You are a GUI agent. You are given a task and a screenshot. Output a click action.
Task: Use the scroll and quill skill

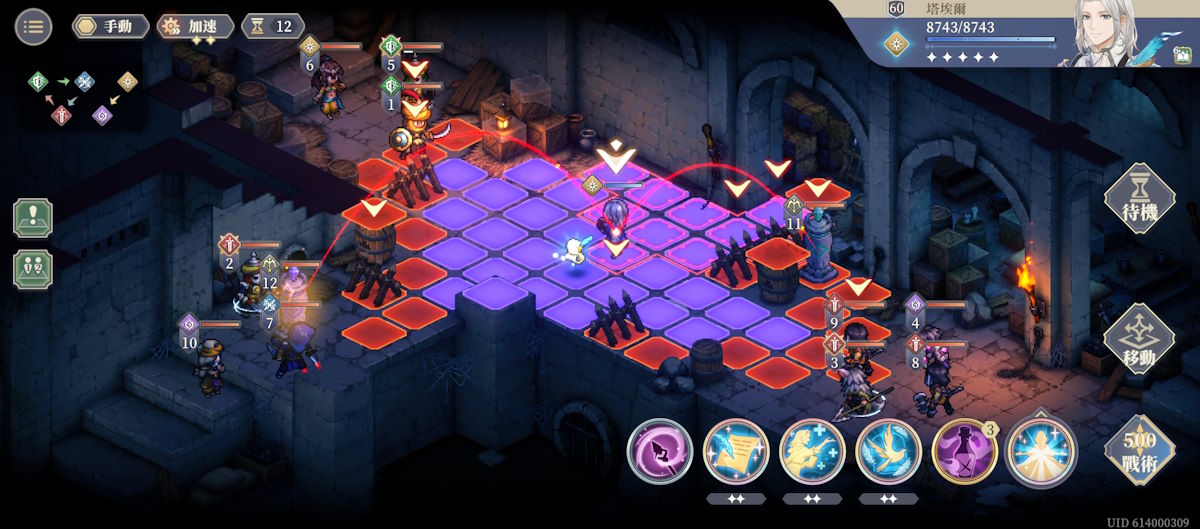(x=736, y=452)
